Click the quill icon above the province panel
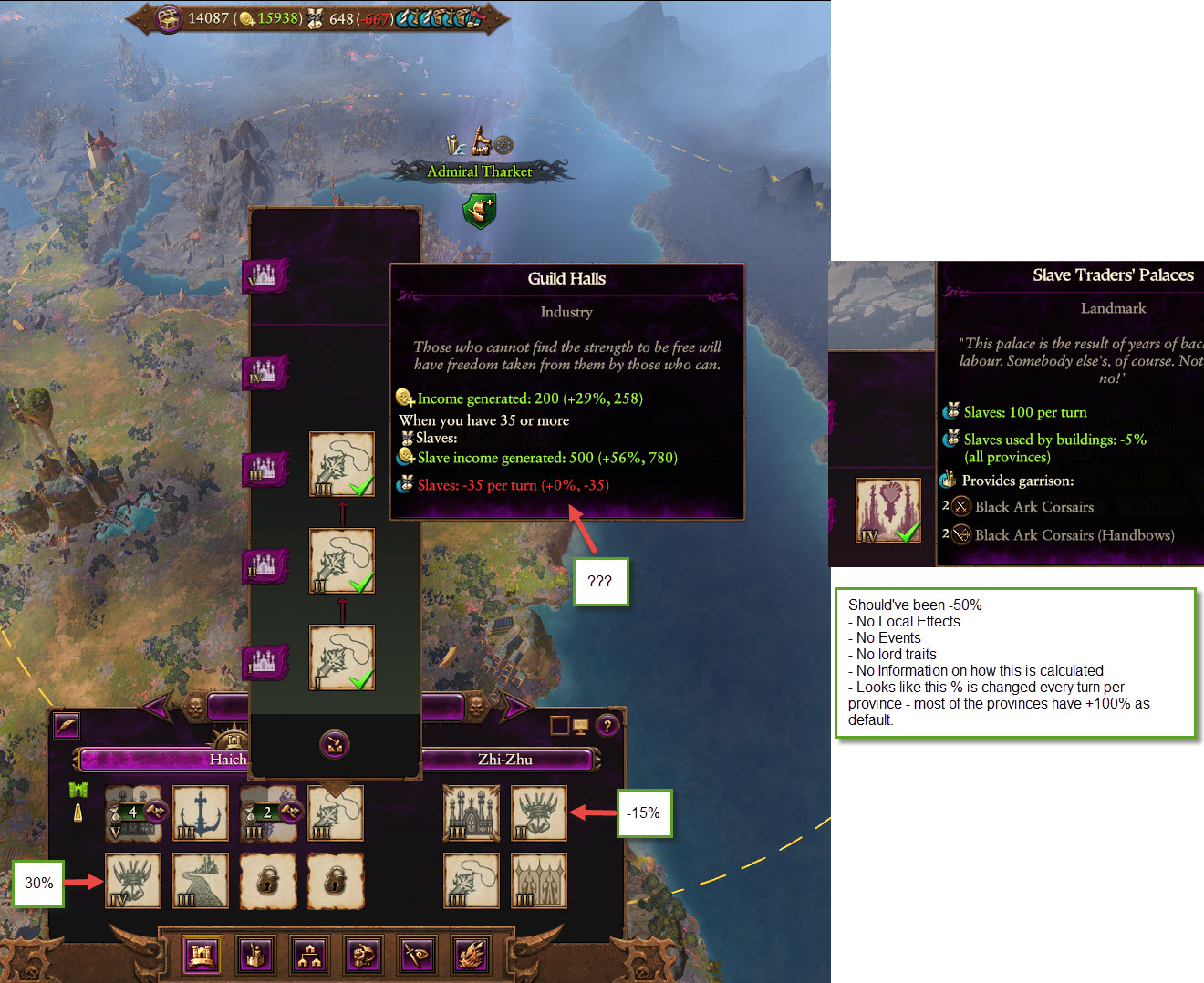 click(x=66, y=726)
